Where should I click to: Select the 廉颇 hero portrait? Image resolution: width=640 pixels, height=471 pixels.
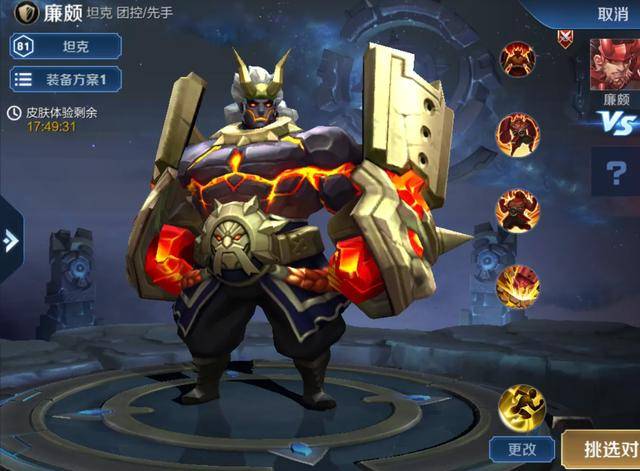[x=614, y=65]
